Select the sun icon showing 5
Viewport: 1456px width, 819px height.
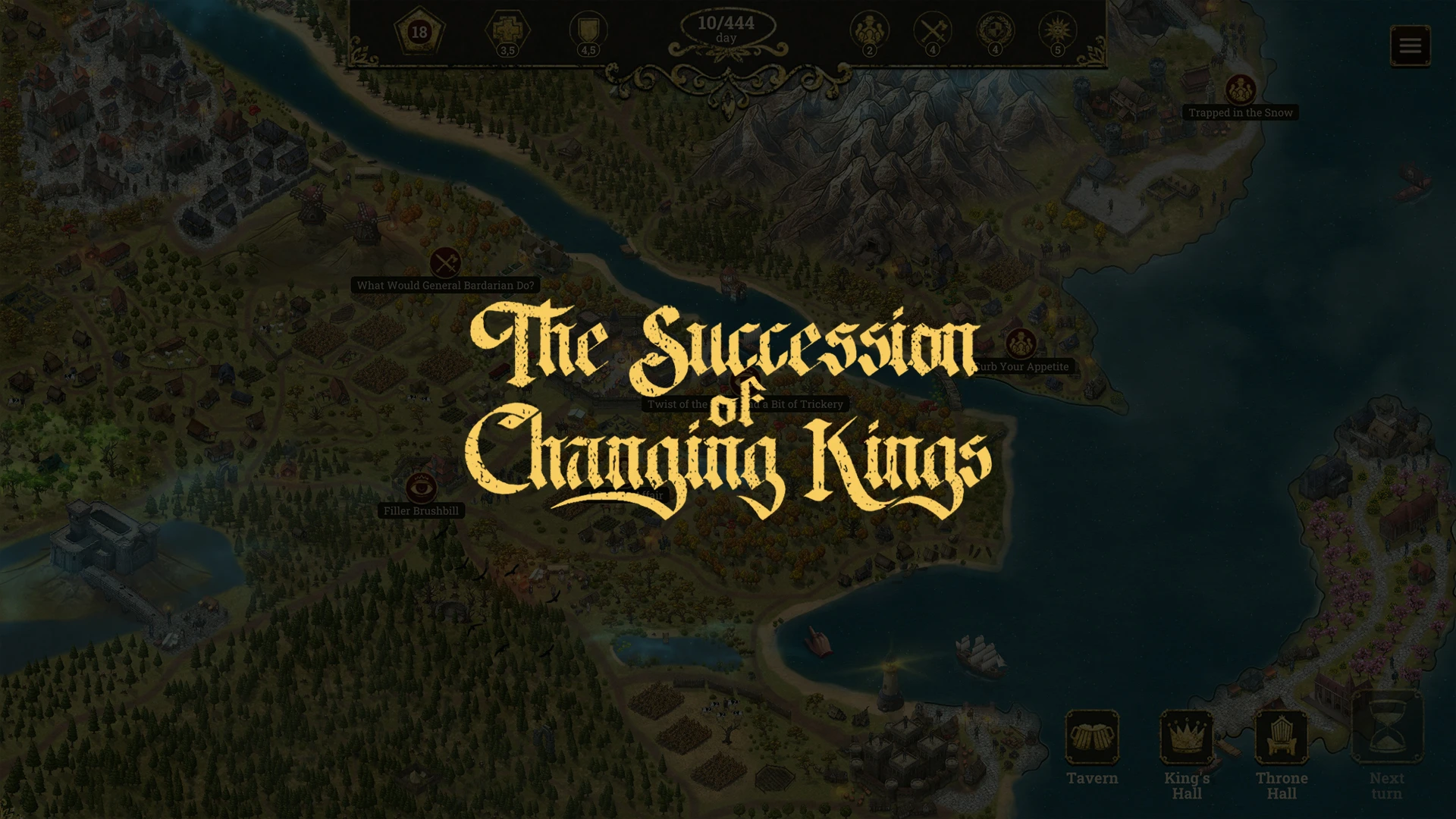click(x=1059, y=32)
